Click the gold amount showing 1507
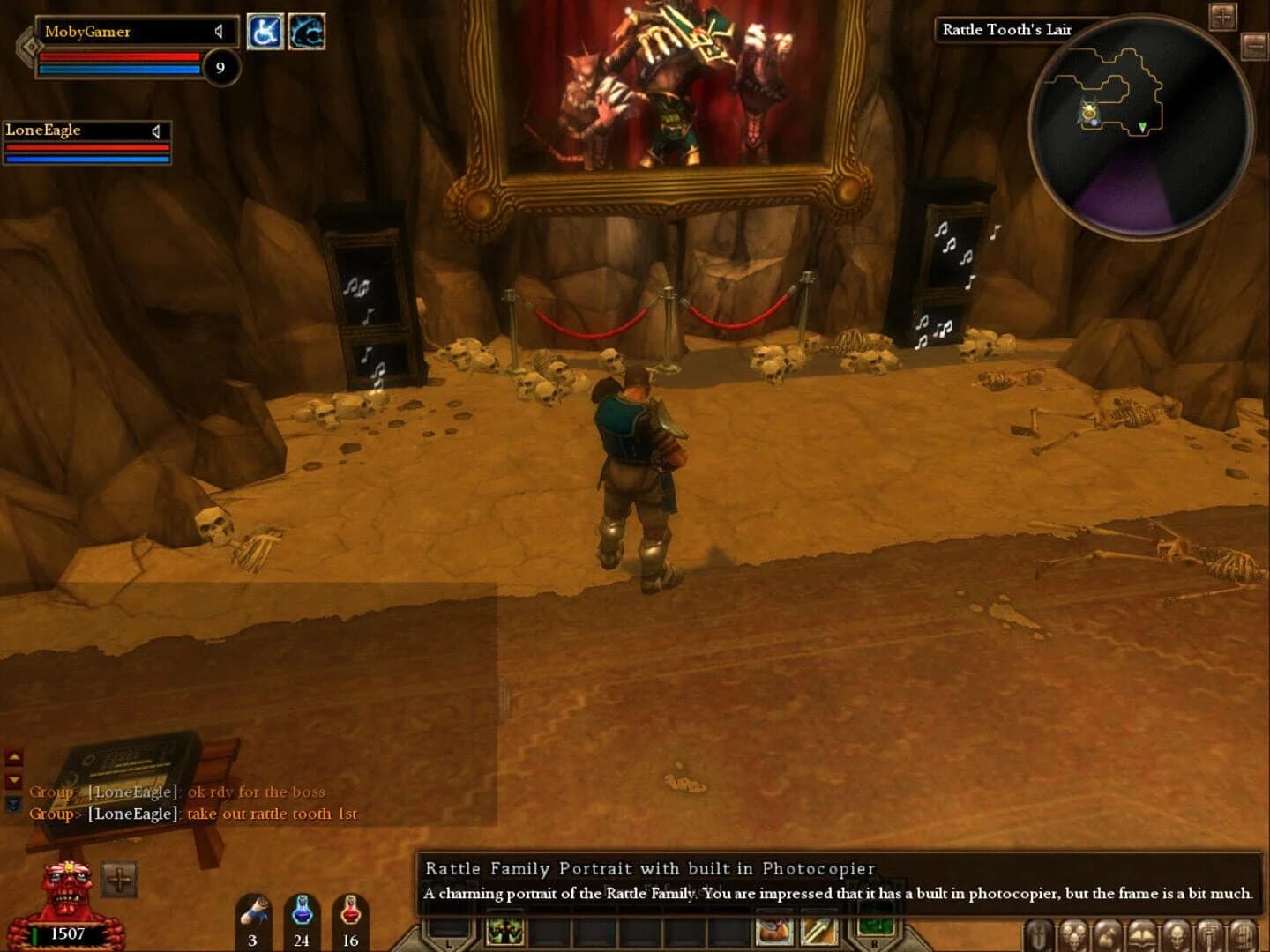1270x952 pixels. pos(67,934)
